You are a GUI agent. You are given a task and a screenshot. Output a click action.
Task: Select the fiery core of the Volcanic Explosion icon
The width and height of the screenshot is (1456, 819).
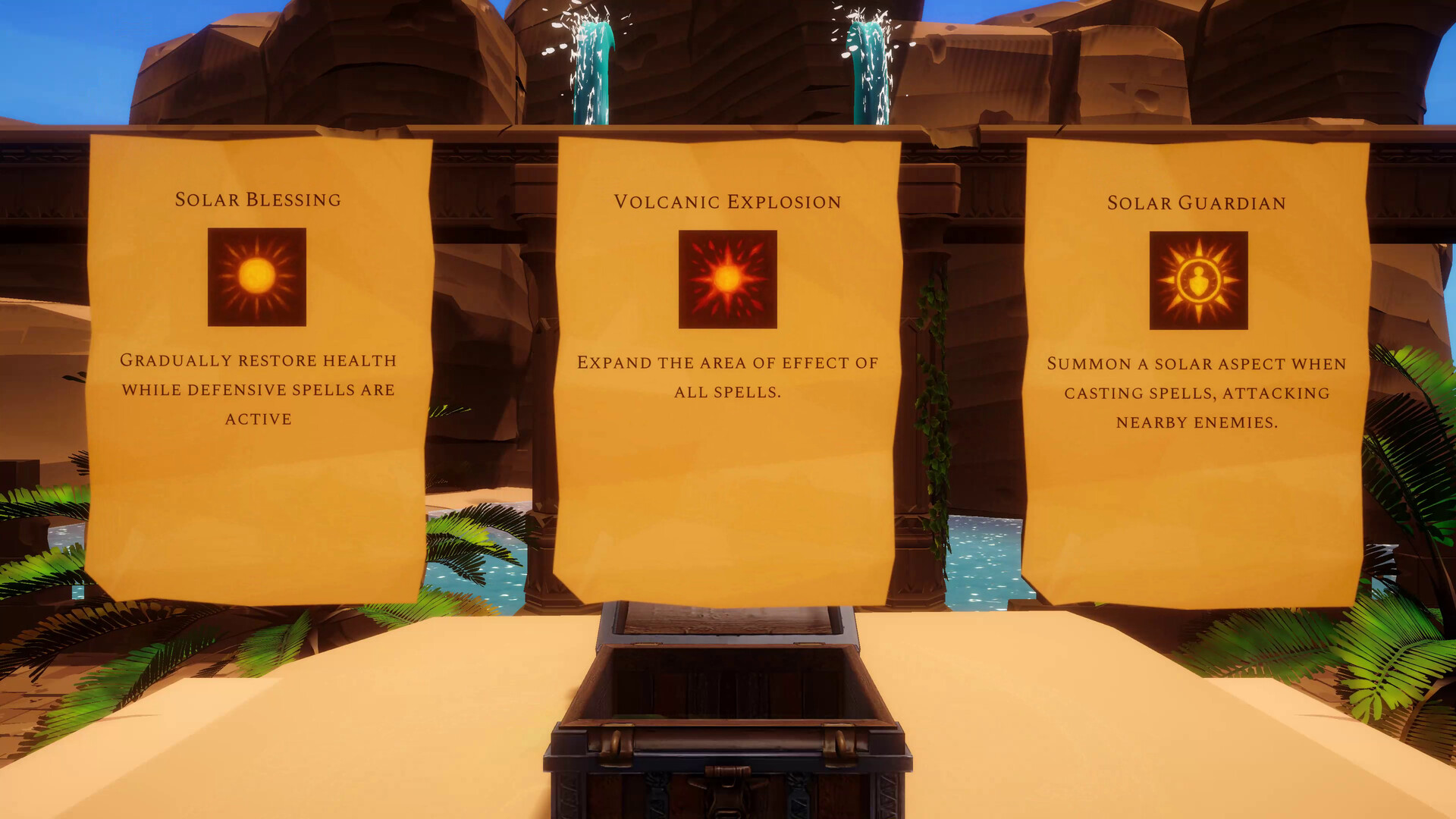pyautogui.click(x=727, y=279)
